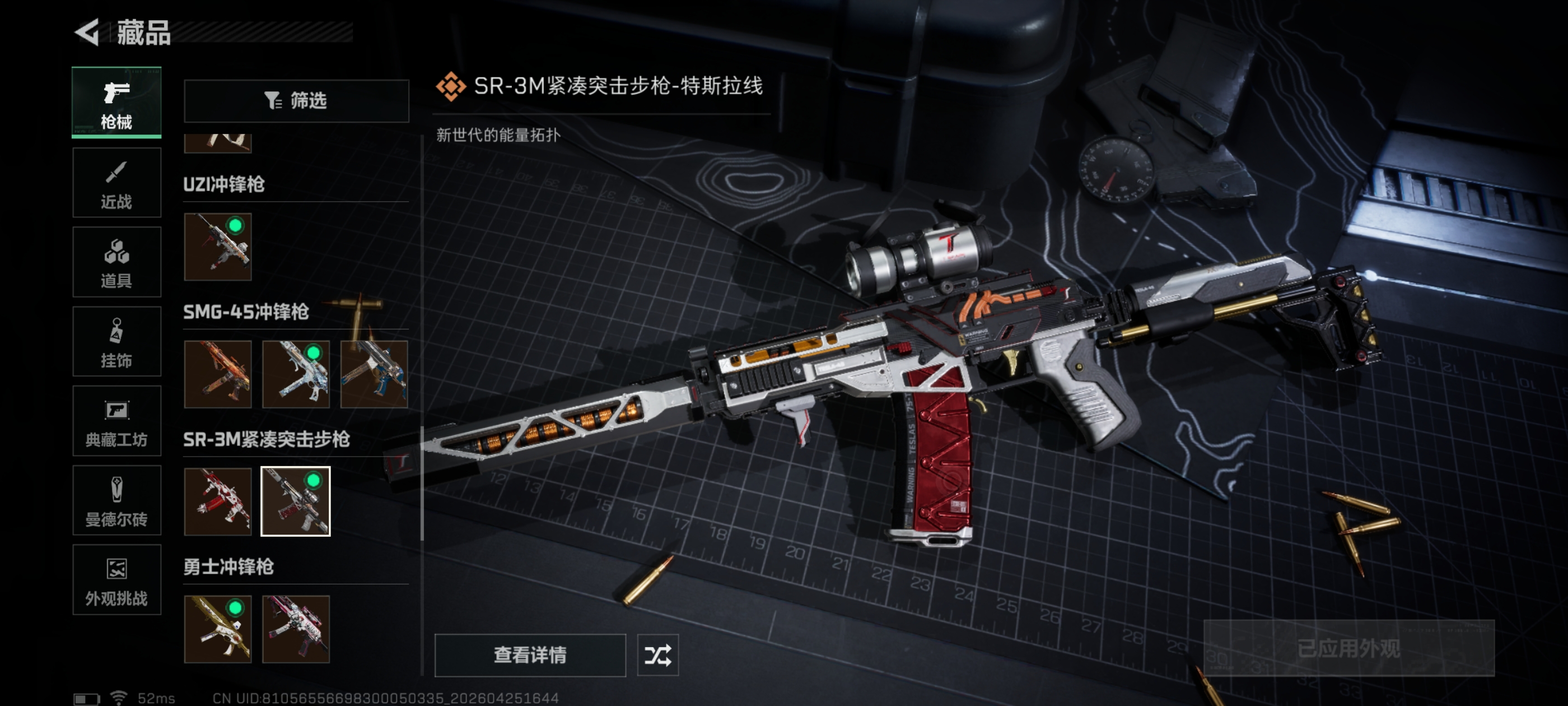Viewport: 1568px width, 706px height.
Task: Click the 已应用外观 applied-skin button
Action: coord(1348,648)
